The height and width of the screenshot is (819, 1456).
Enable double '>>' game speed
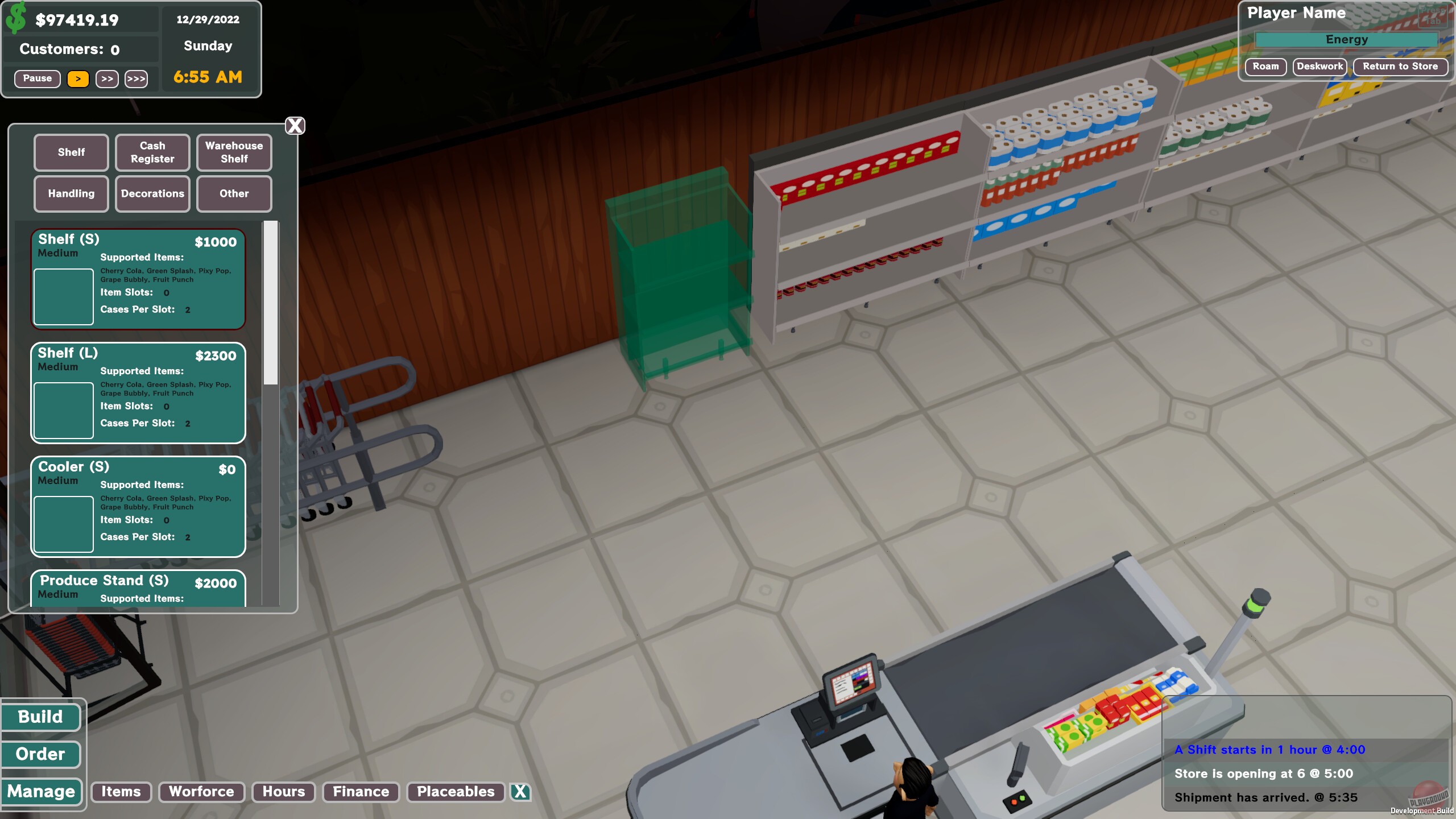(x=107, y=78)
